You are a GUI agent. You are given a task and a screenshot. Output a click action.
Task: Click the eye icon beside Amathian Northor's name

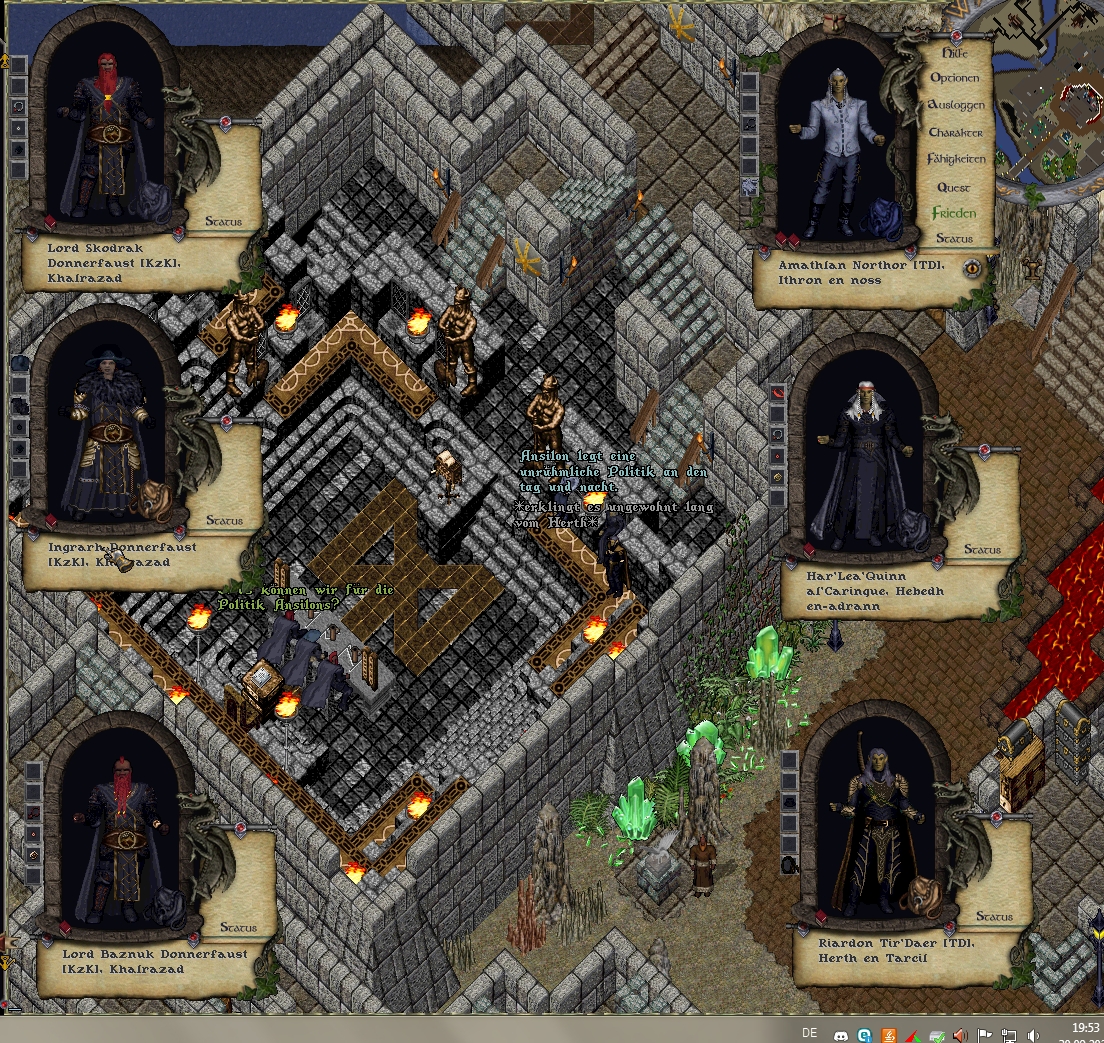[972, 268]
